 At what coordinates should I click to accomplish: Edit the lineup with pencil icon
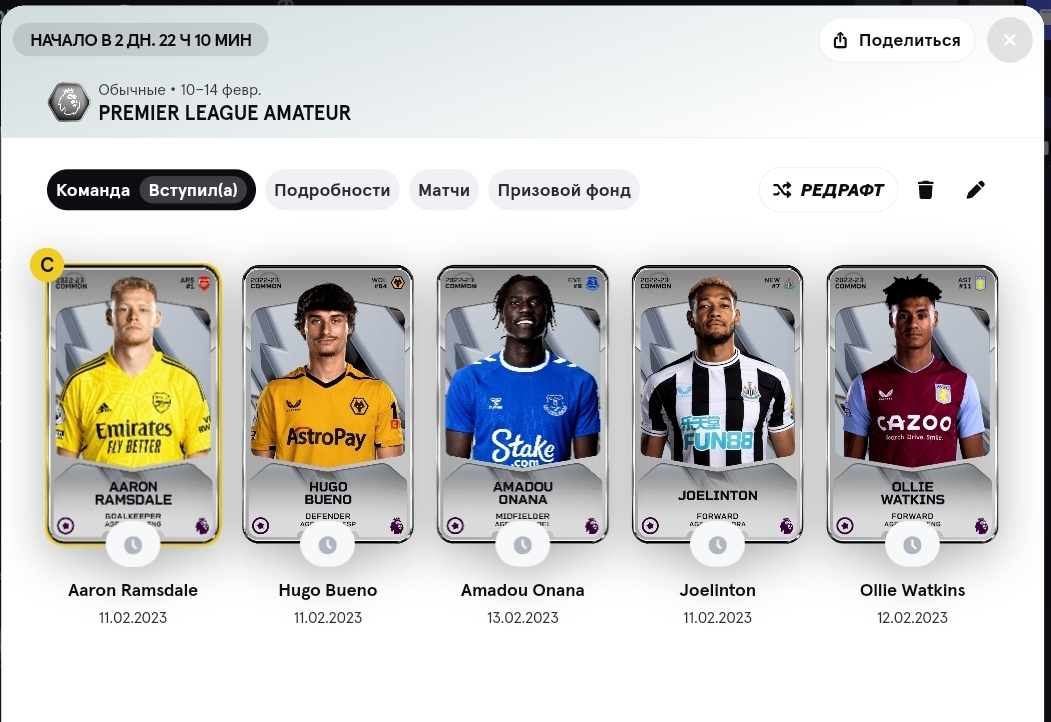point(976,190)
